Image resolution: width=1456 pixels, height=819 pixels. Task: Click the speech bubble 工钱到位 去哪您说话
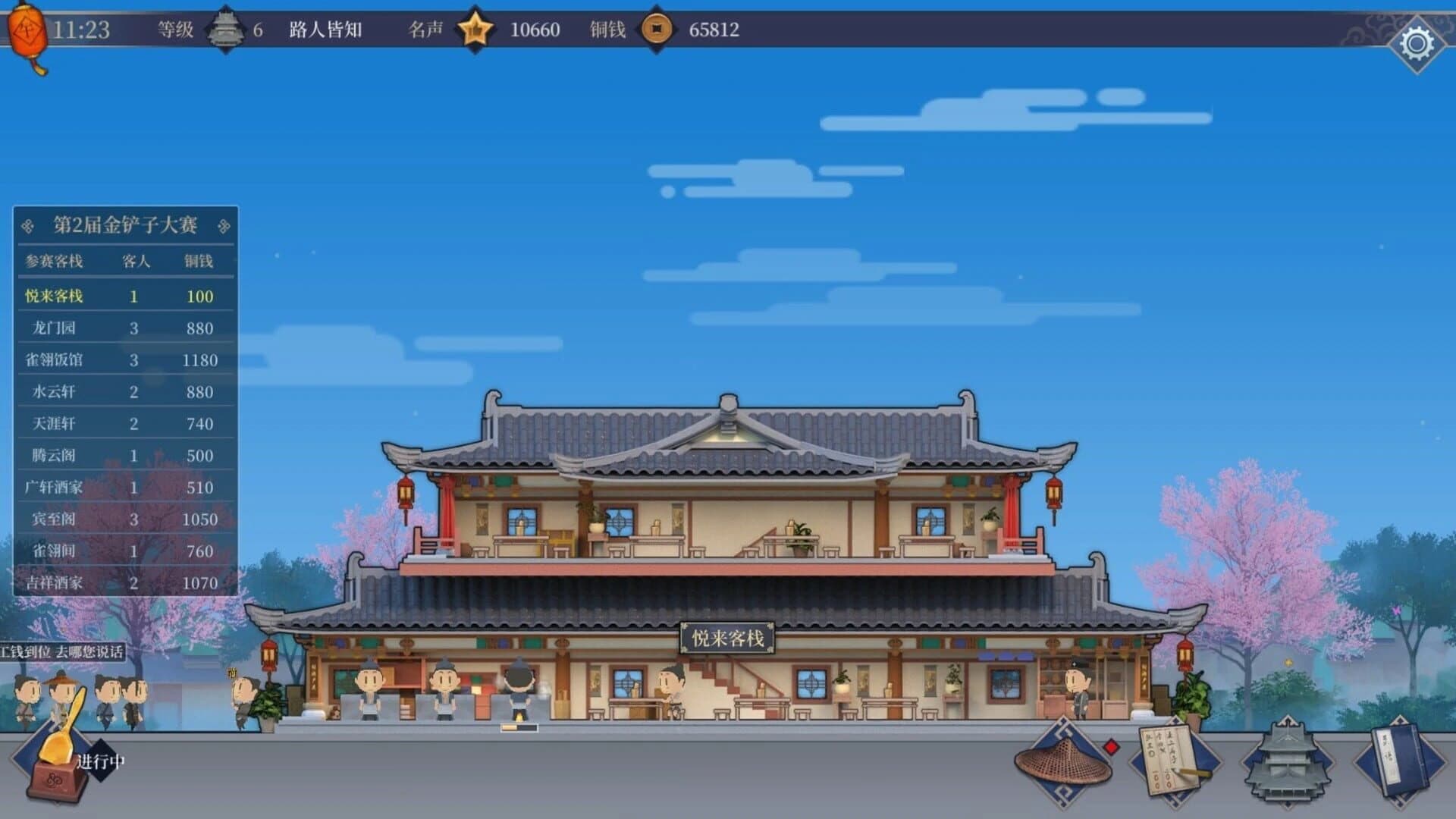[61, 651]
